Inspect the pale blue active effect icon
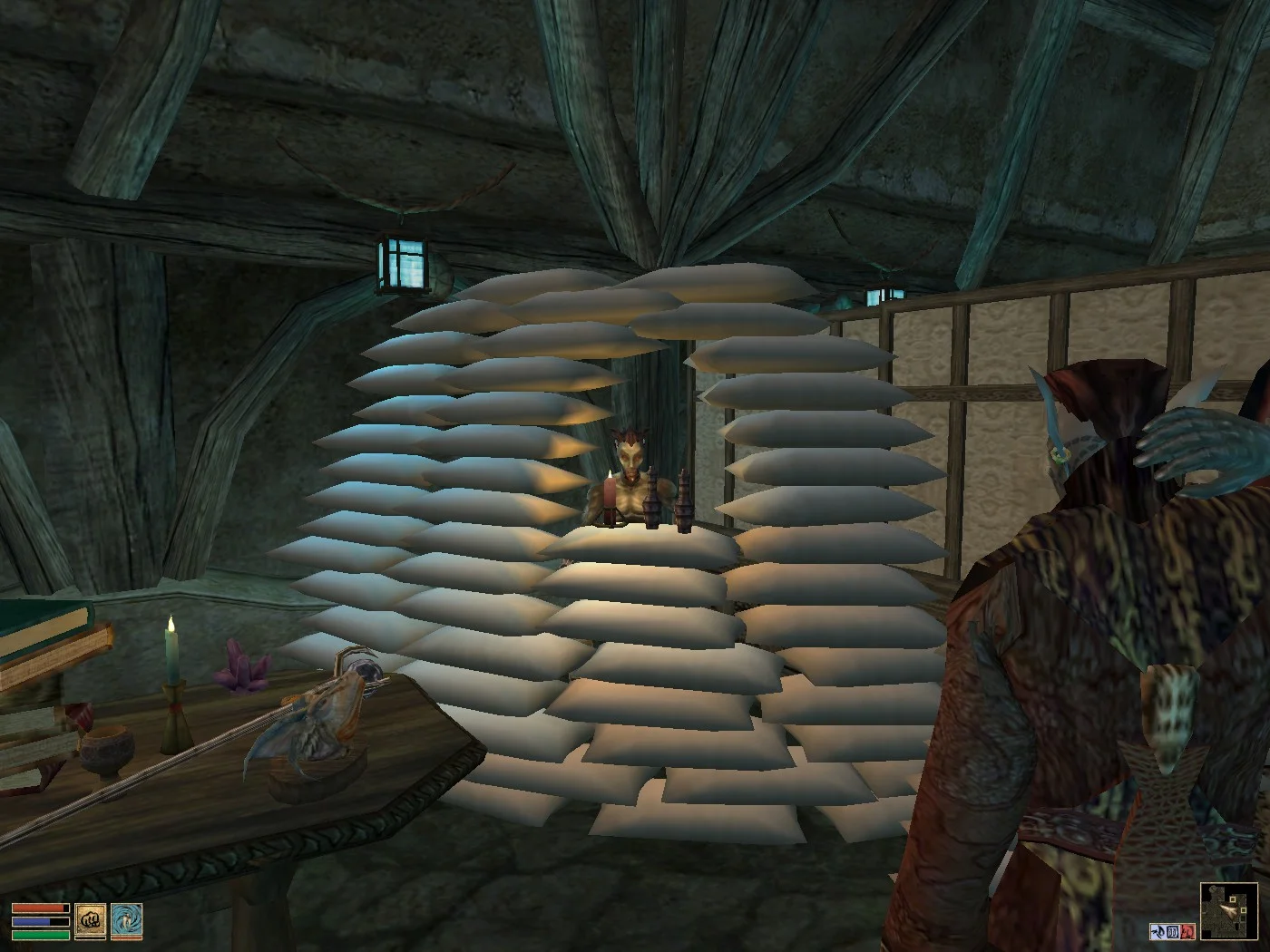1270x952 pixels. (x=1158, y=931)
